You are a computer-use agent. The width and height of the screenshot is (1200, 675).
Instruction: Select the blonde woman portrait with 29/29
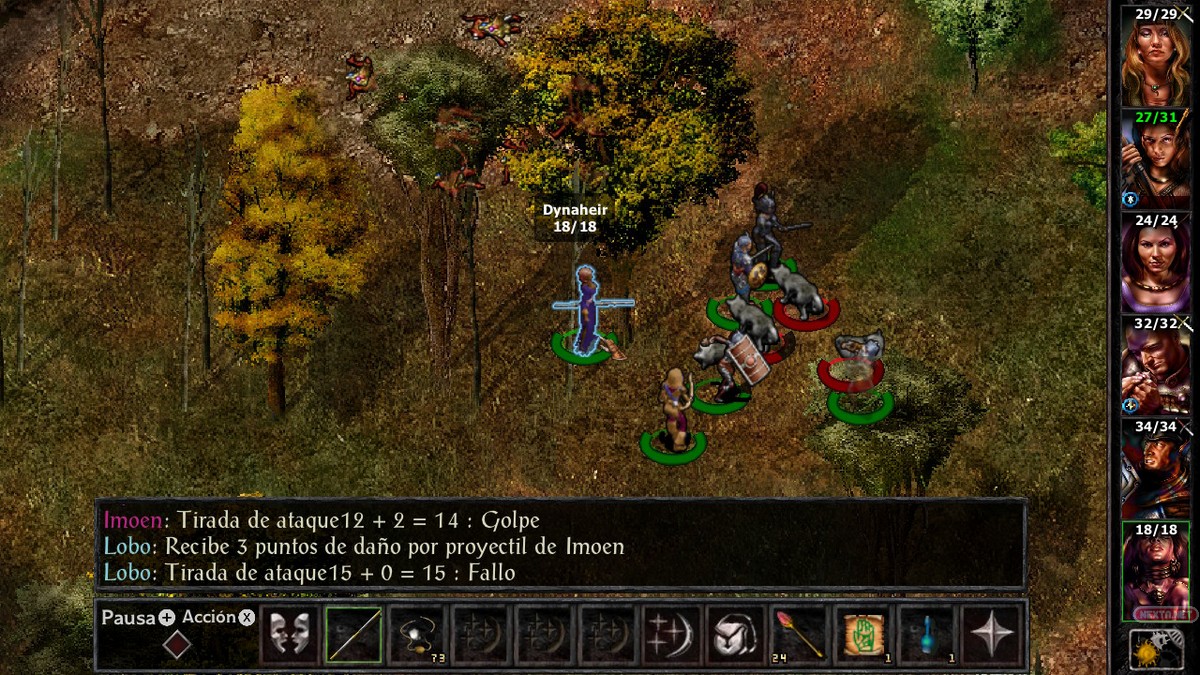(1155, 60)
